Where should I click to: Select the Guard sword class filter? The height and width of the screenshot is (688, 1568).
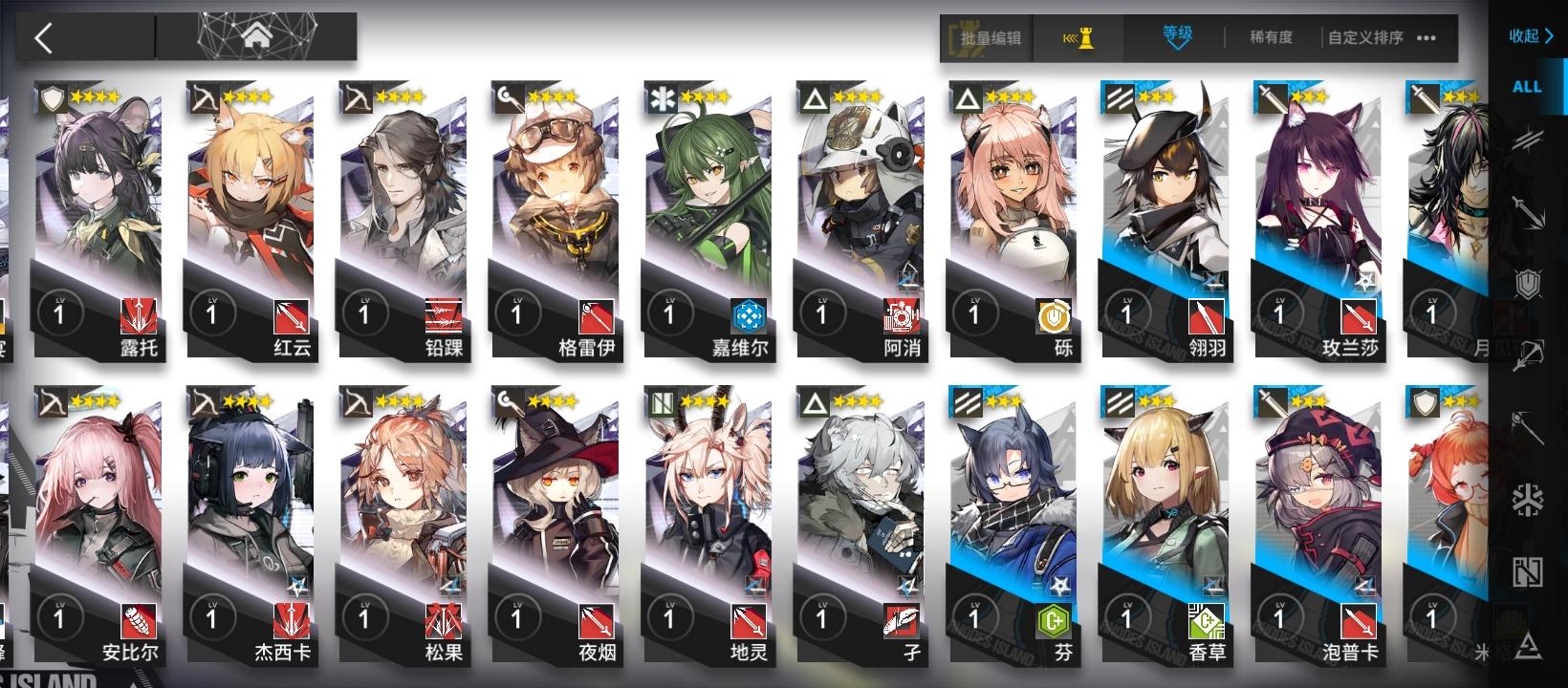tap(1530, 212)
